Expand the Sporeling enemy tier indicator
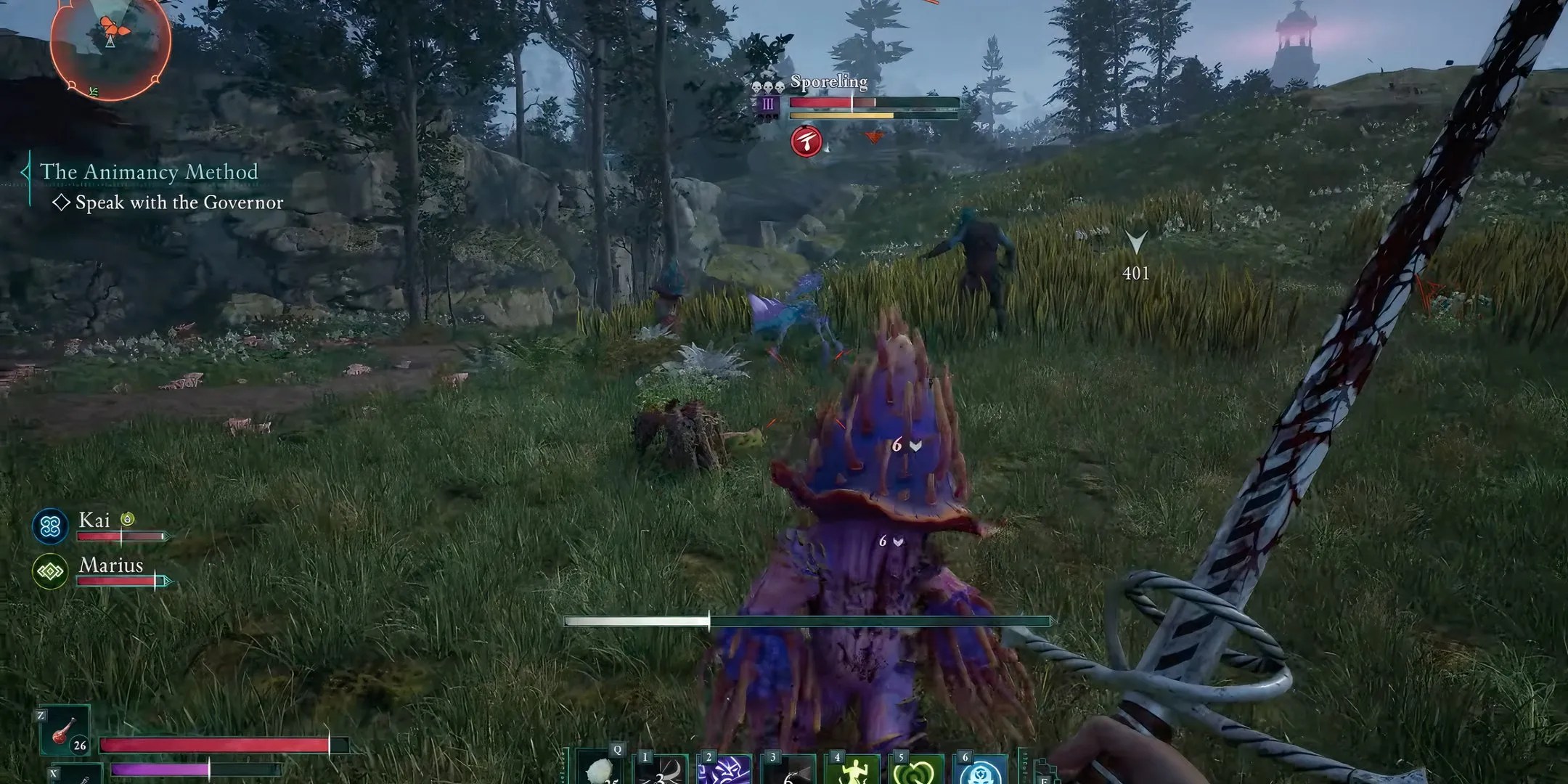Viewport: 1568px width, 784px height. [768, 102]
